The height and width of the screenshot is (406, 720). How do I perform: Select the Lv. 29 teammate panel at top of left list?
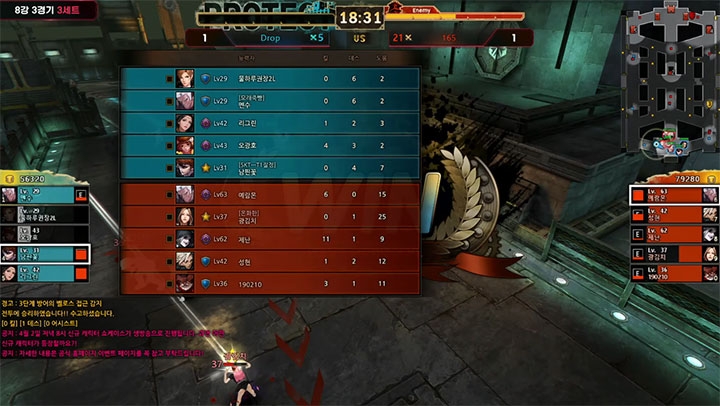coord(45,194)
